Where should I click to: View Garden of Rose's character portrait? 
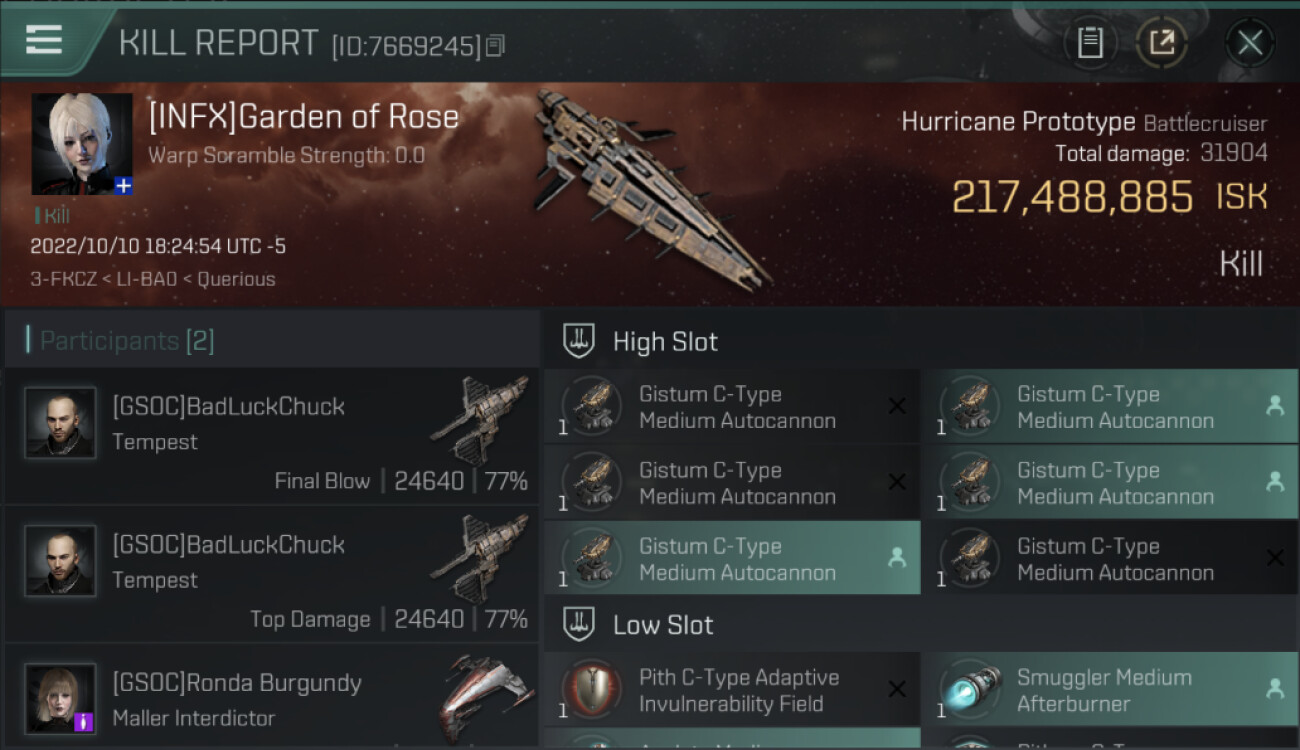[82, 144]
